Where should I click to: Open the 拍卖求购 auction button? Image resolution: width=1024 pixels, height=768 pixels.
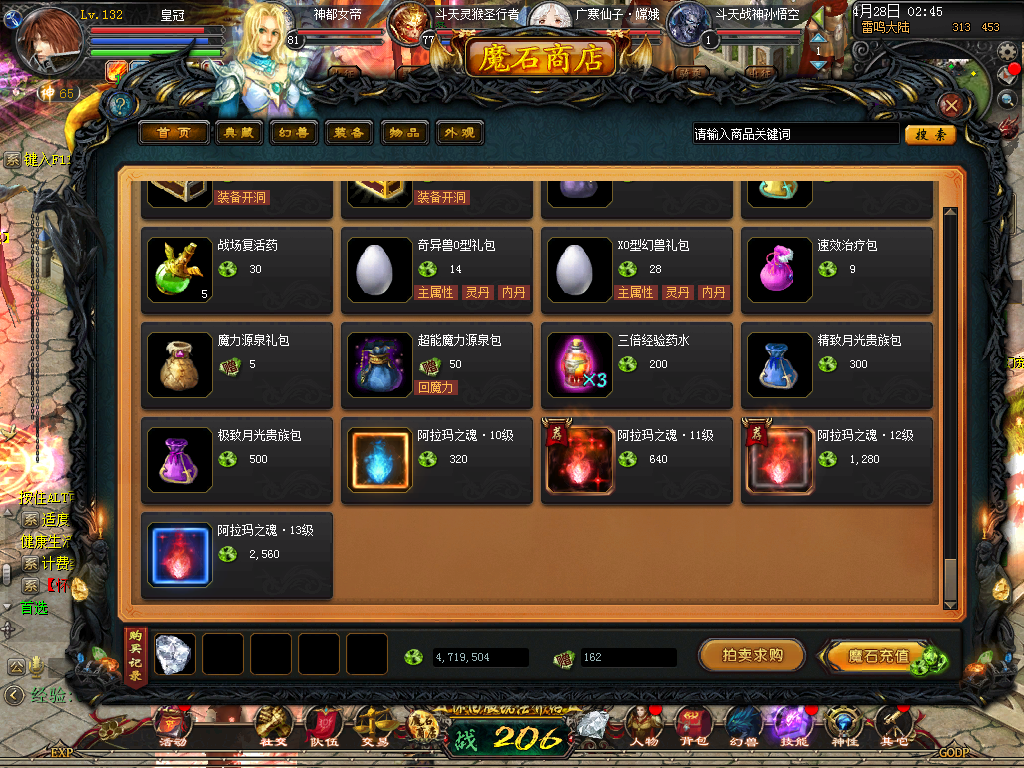coord(752,656)
